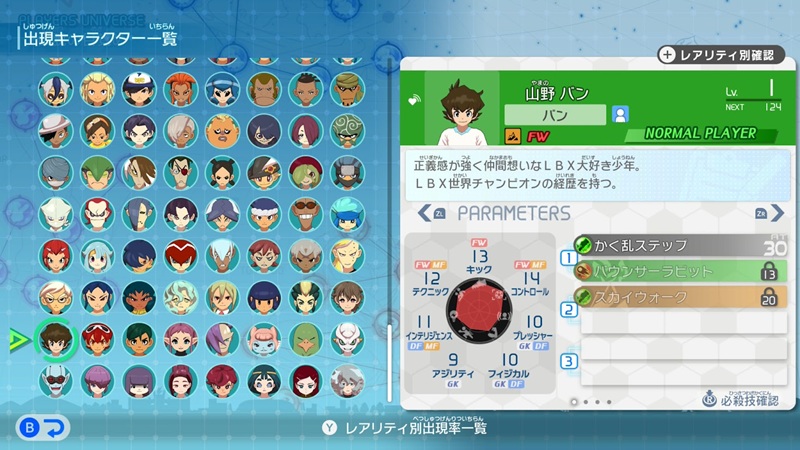Go to next page with PARAMETERS right arrow
The width and height of the screenshot is (800, 450).
pyautogui.click(x=761, y=213)
